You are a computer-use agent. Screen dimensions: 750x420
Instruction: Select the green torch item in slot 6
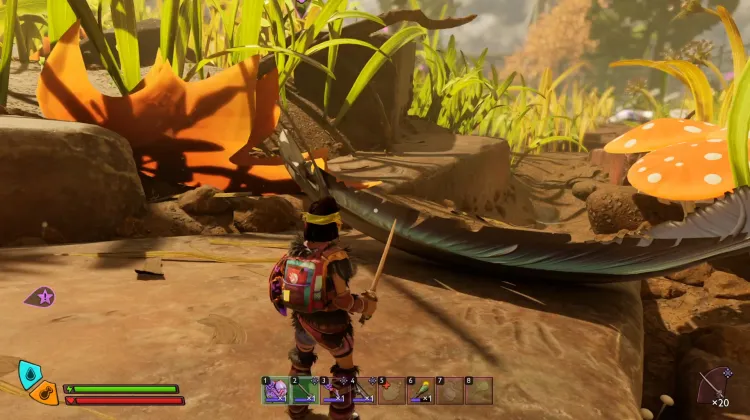point(421,390)
